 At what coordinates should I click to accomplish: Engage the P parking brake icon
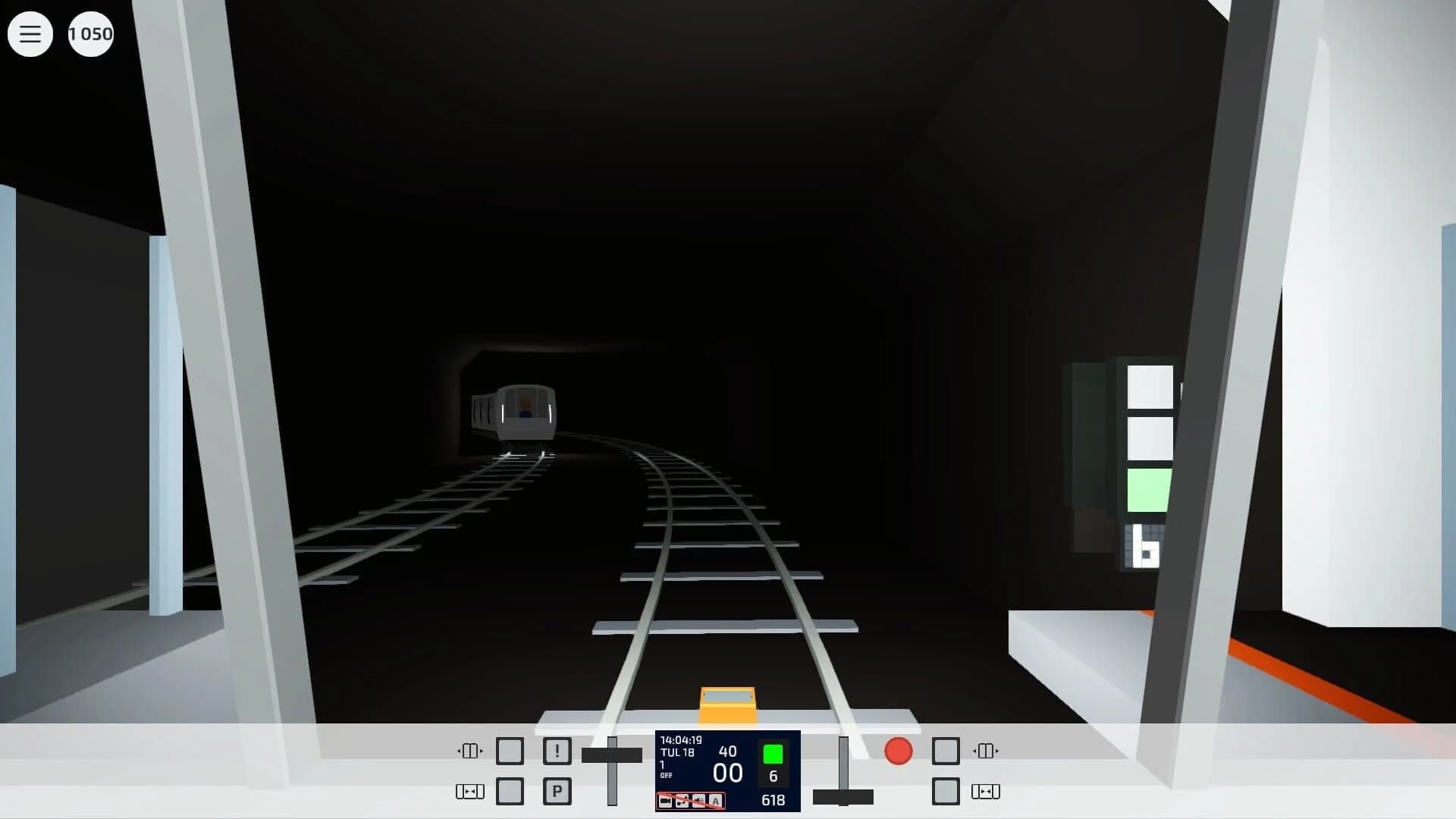click(x=557, y=791)
